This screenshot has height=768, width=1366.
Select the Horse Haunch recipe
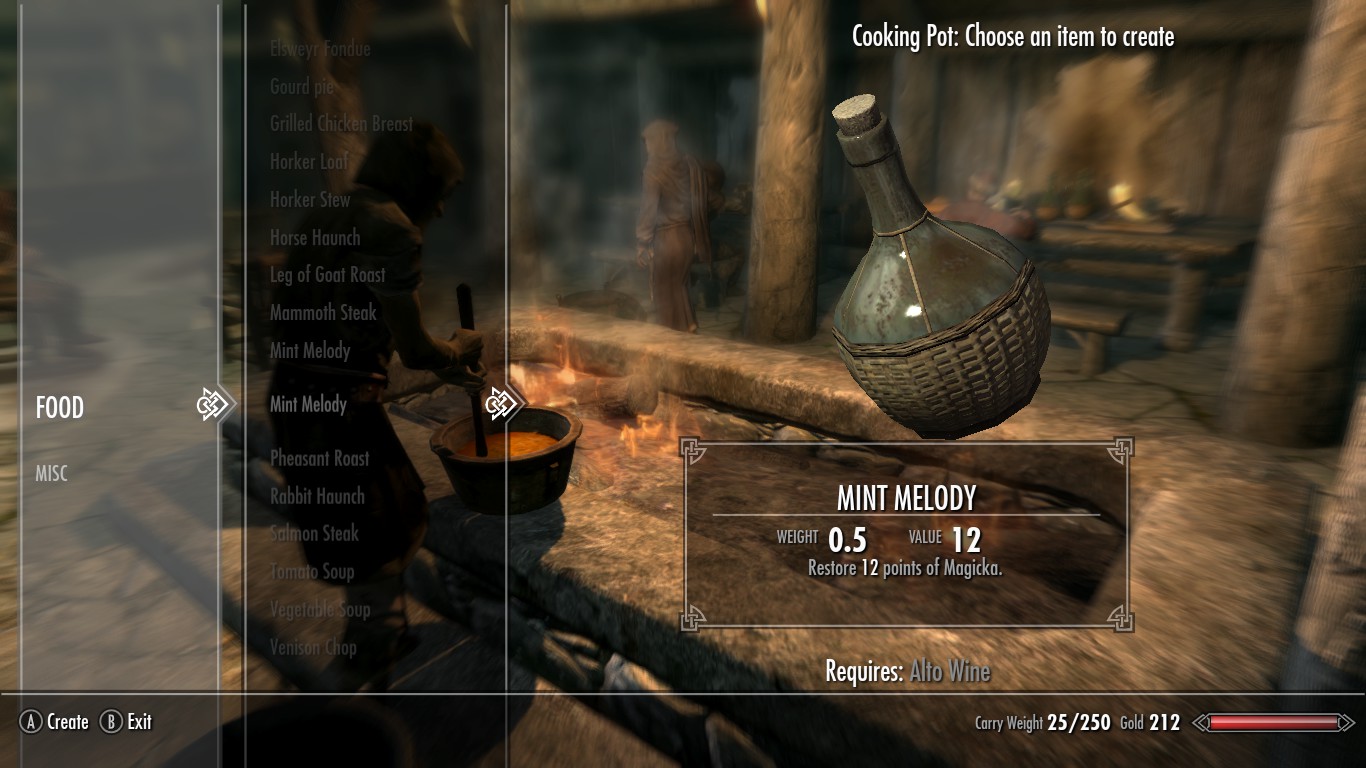coord(315,238)
